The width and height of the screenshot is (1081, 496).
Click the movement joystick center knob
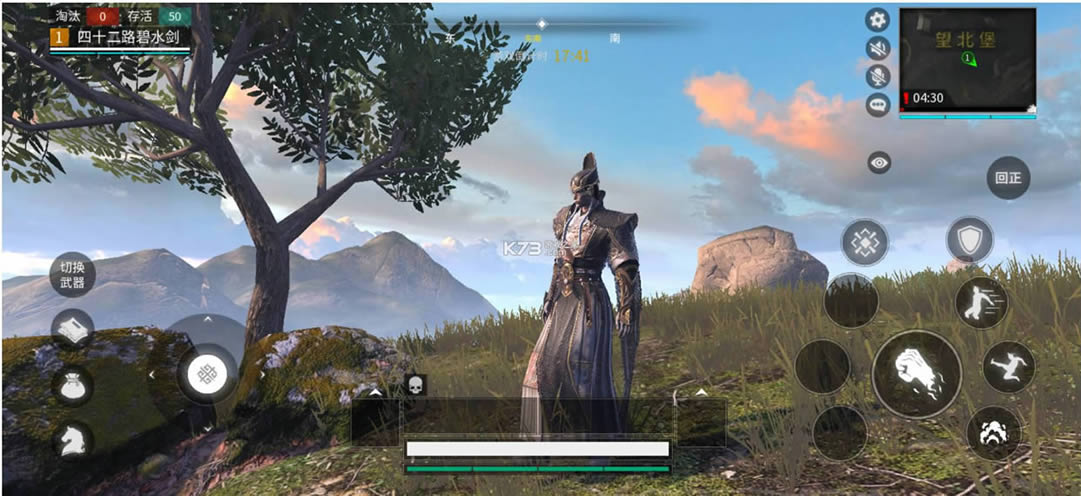207,373
